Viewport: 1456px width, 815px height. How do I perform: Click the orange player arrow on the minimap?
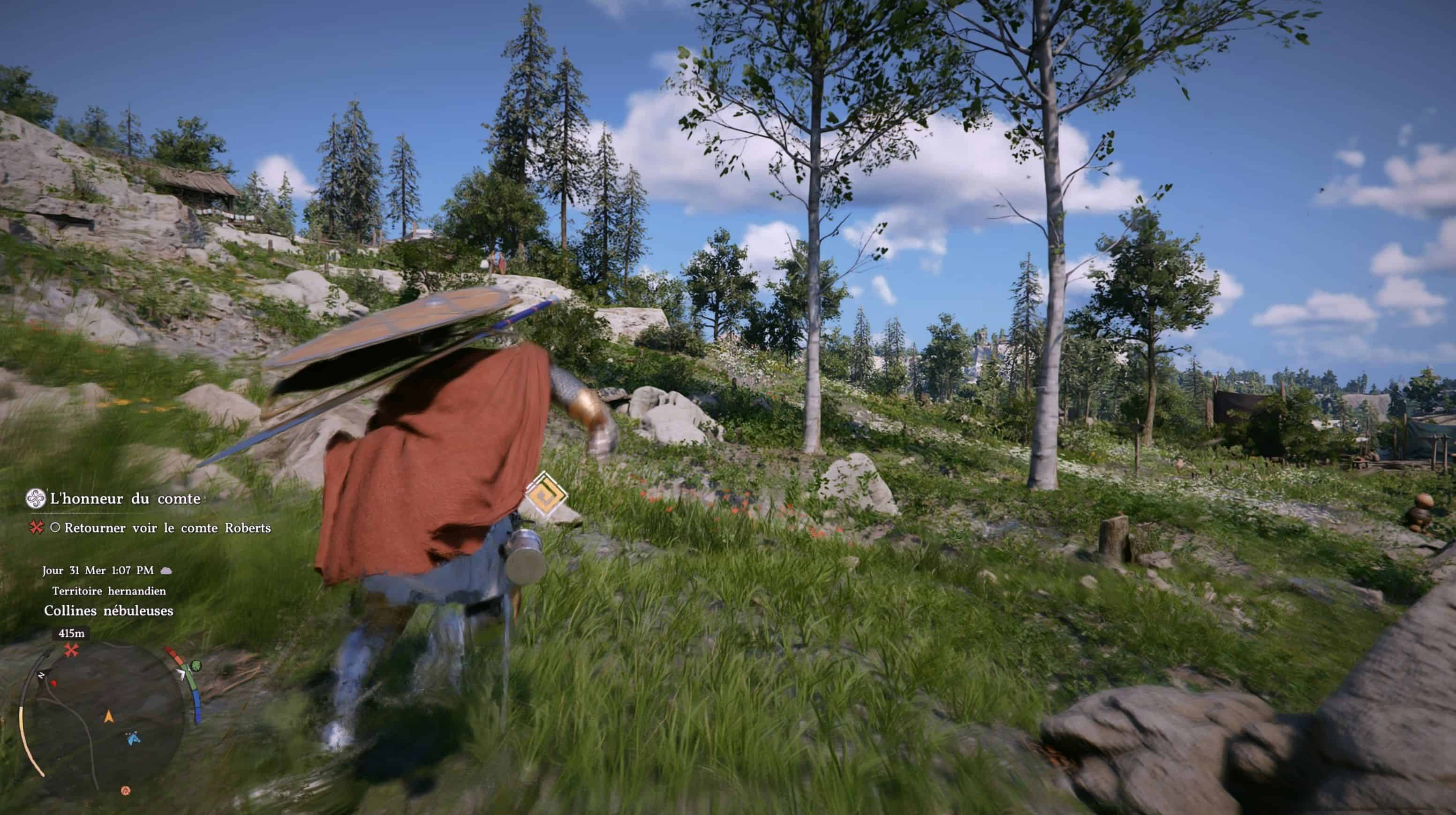[108, 717]
